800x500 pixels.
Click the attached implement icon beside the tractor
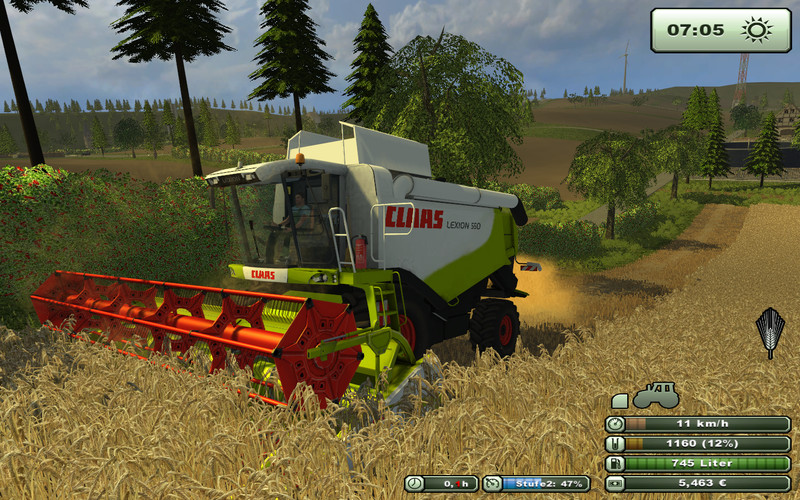tap(620, 401)
